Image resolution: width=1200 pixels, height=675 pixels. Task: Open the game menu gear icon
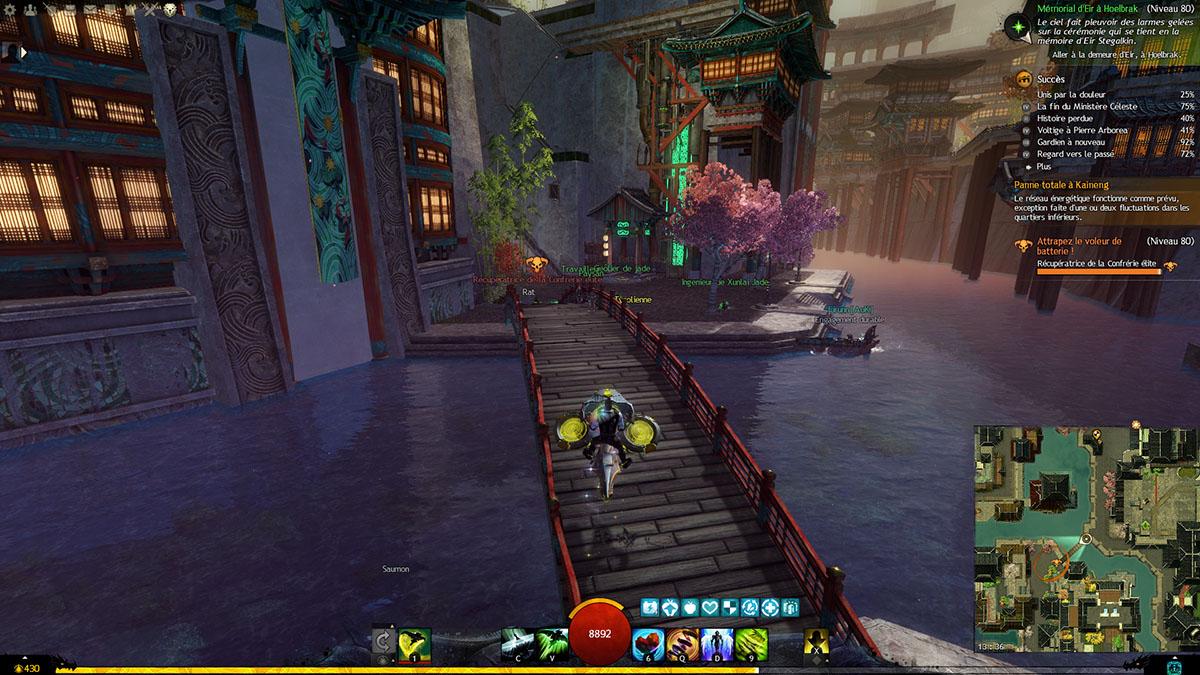tap(8, 9)
